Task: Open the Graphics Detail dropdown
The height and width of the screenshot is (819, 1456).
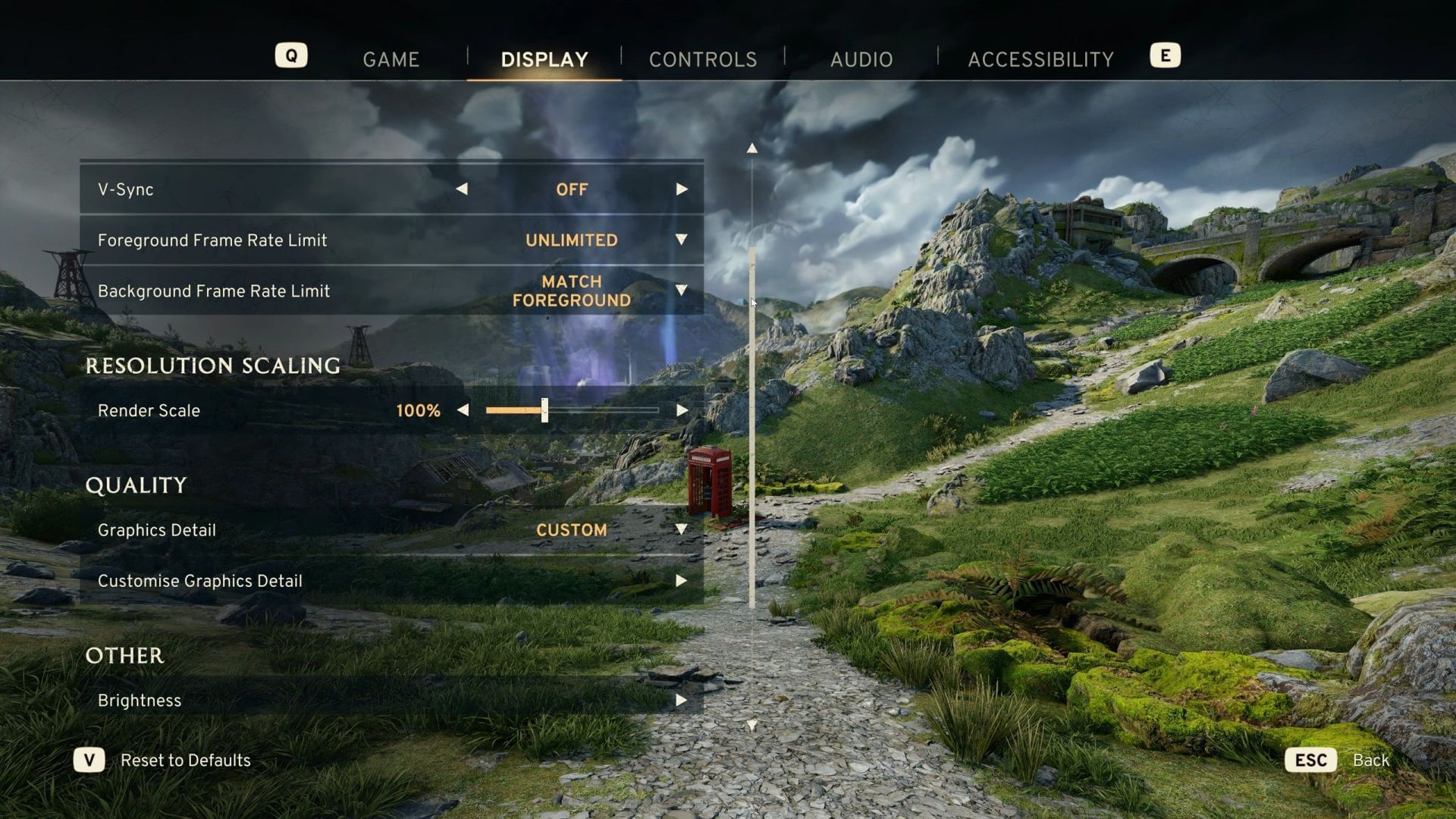Action: tap(681, 529)
